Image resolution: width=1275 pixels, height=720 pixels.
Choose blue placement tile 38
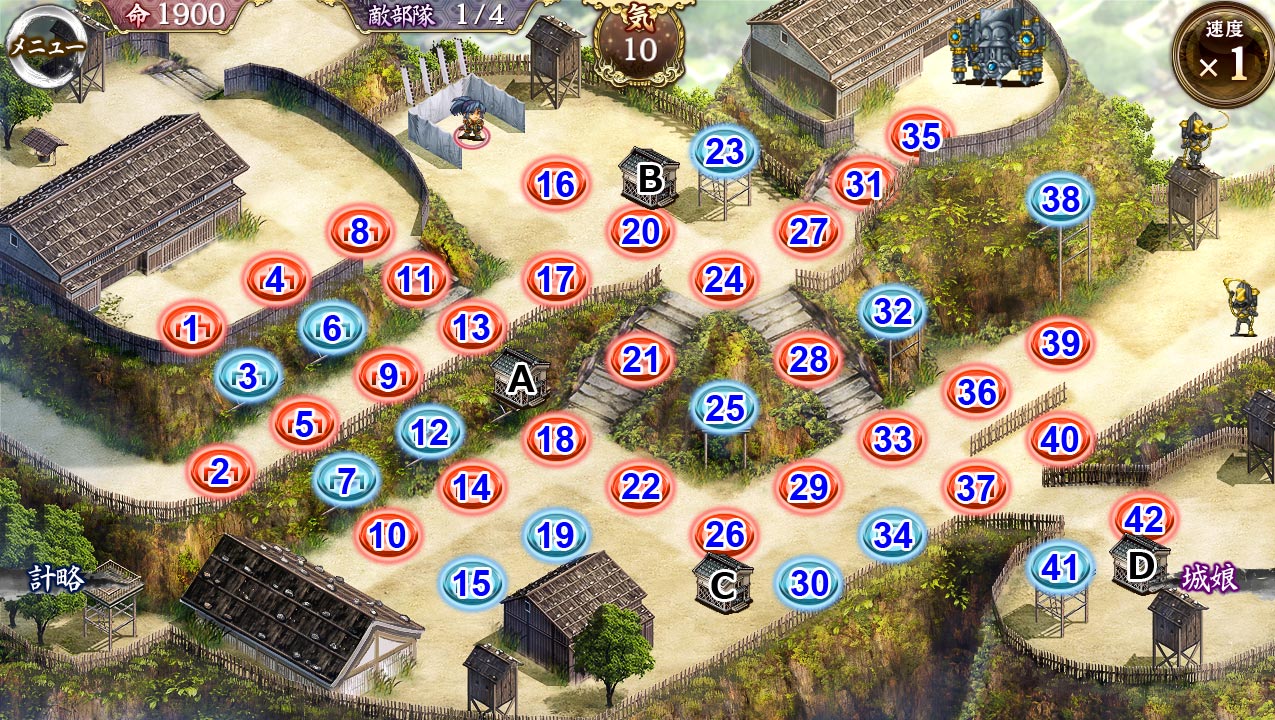[x=1061, y=200]
